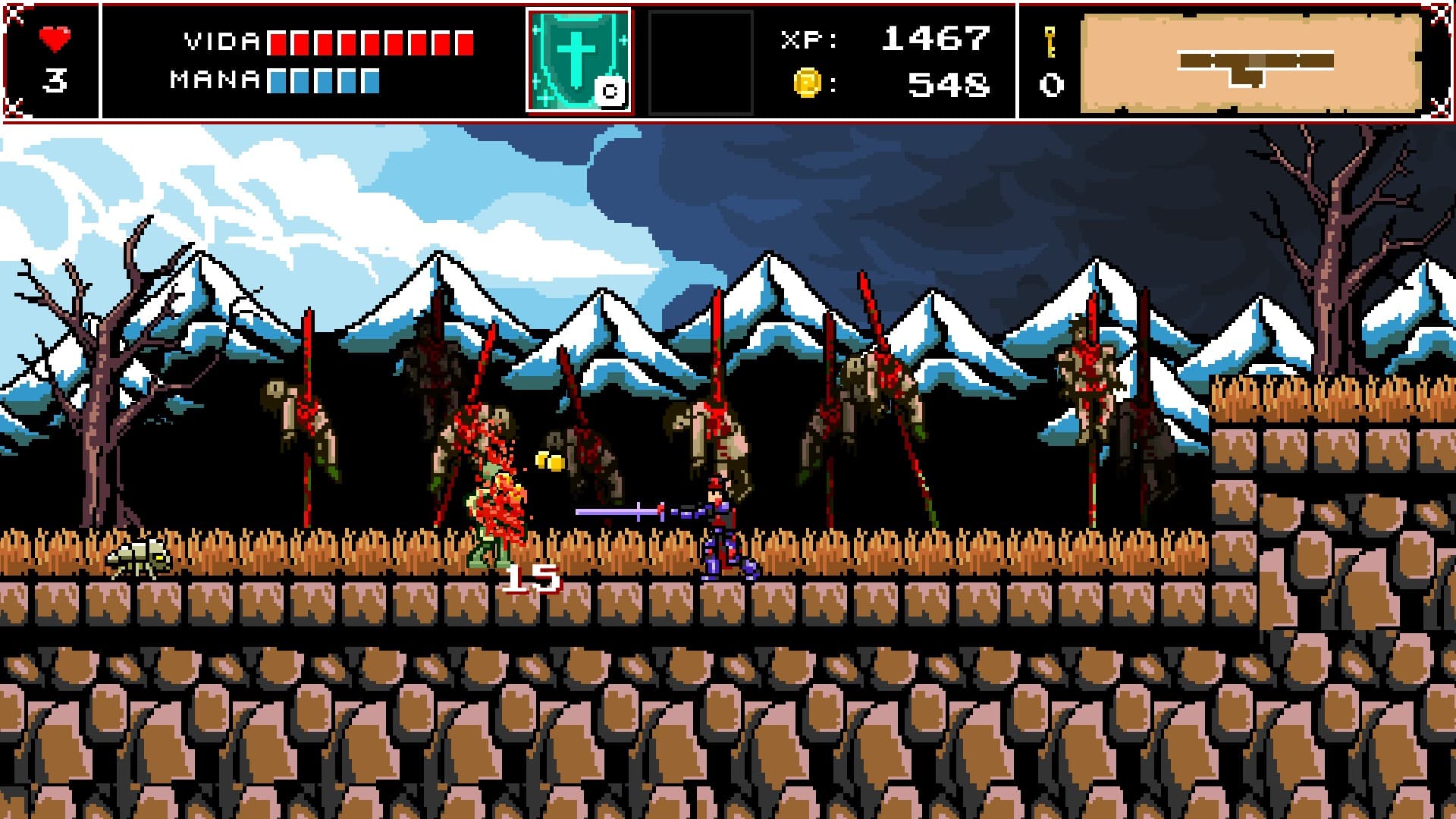Expand the spell slot frame border
The width and height of the screenshot is (1456, 819).
point(531,57)
